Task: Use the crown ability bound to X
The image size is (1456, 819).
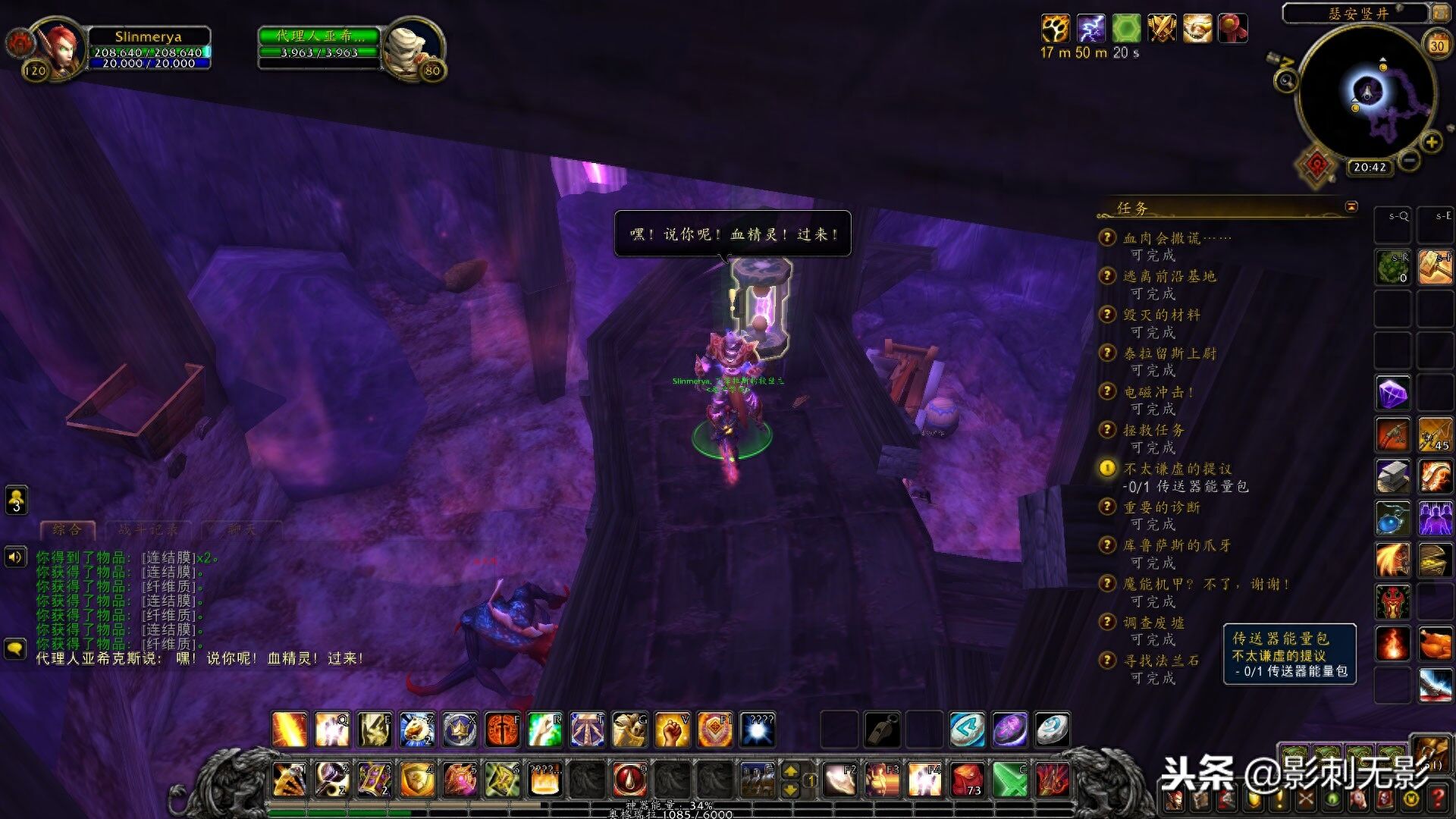Action: 460,730
